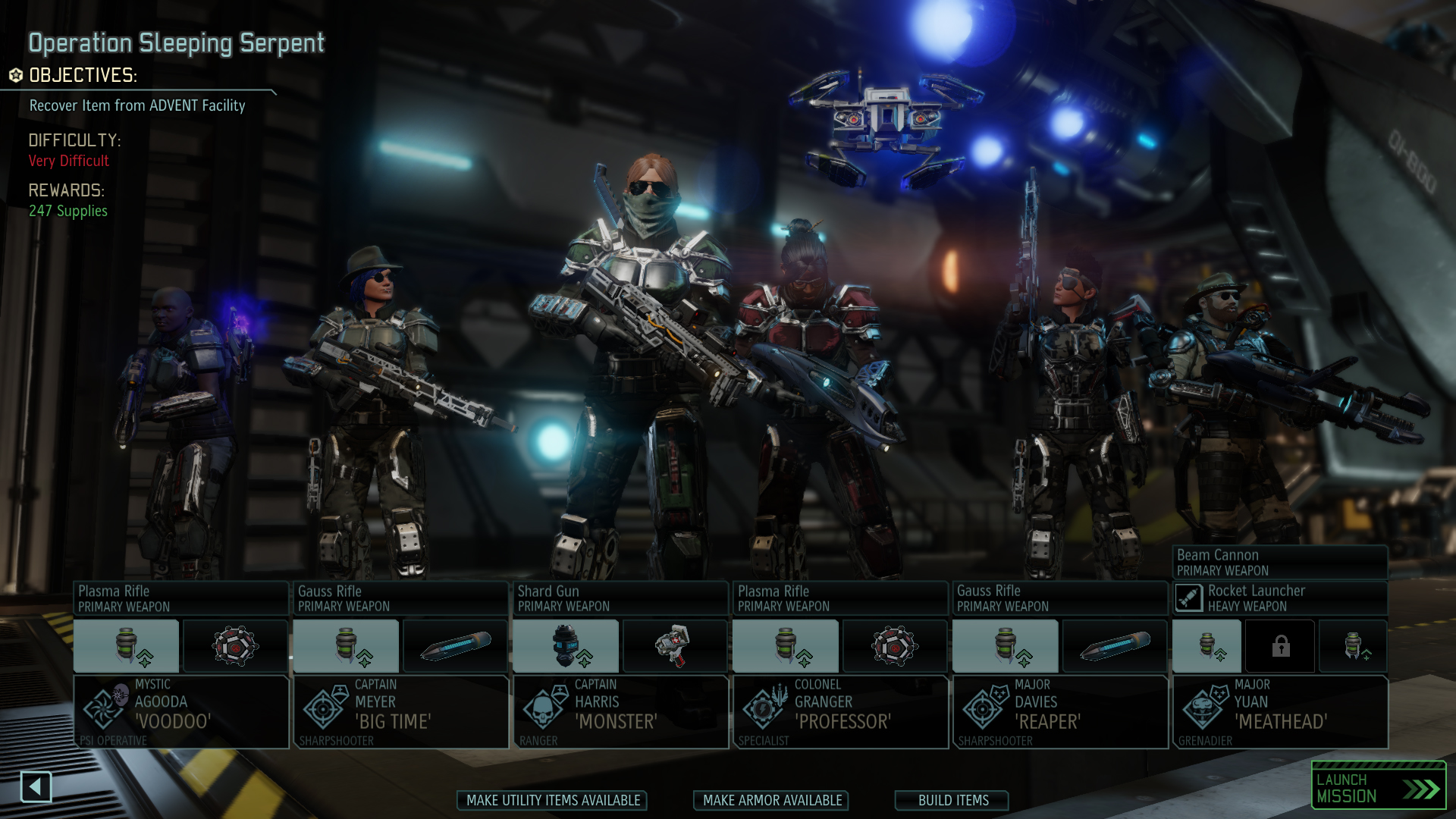The width and height of the screenshot is (1456, 819).
Task: Select Granger's Specialist class icon
Action: tap(764, 711)
